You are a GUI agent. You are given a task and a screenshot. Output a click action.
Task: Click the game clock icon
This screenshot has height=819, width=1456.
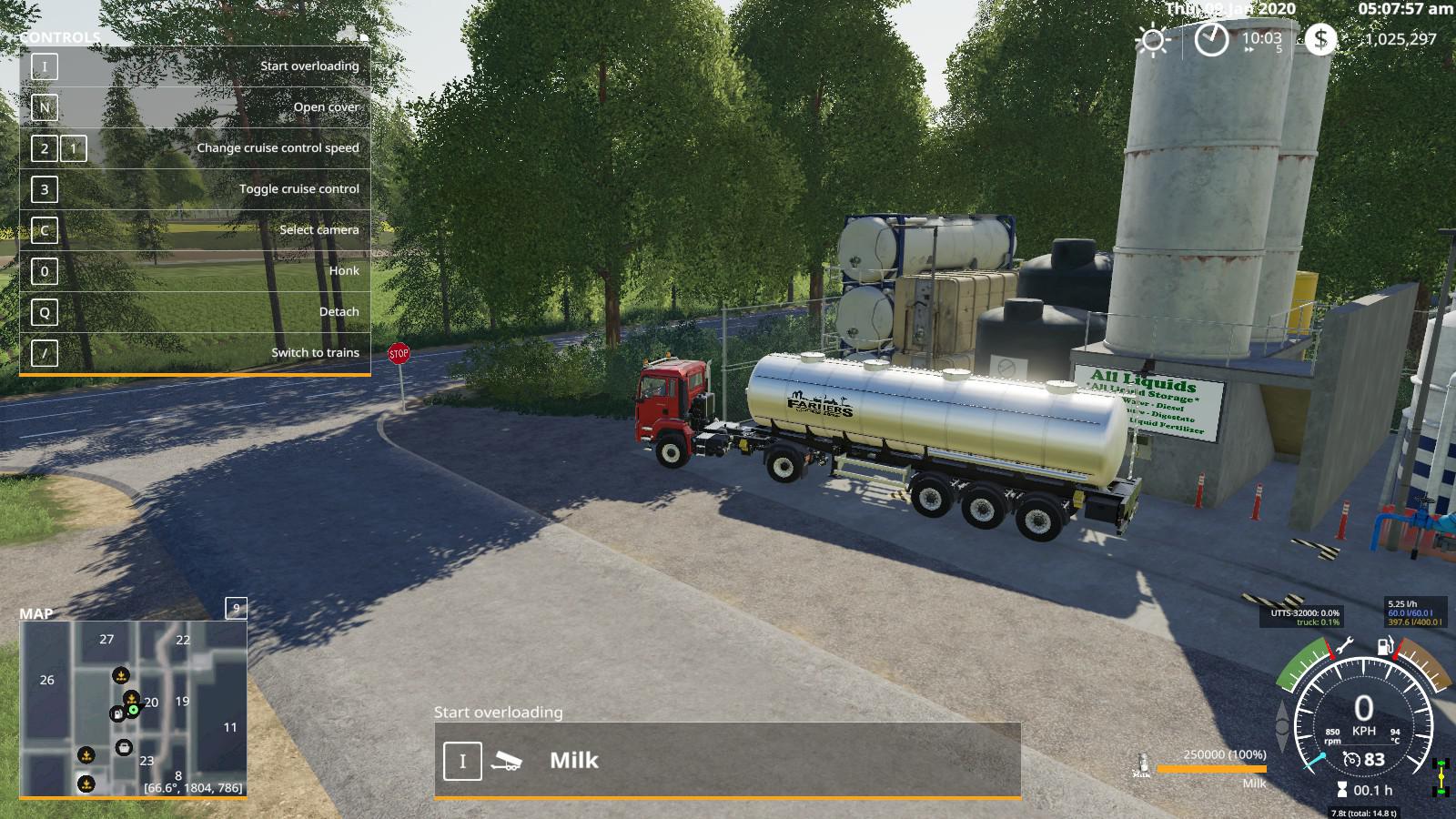(x=1211, y=40)
